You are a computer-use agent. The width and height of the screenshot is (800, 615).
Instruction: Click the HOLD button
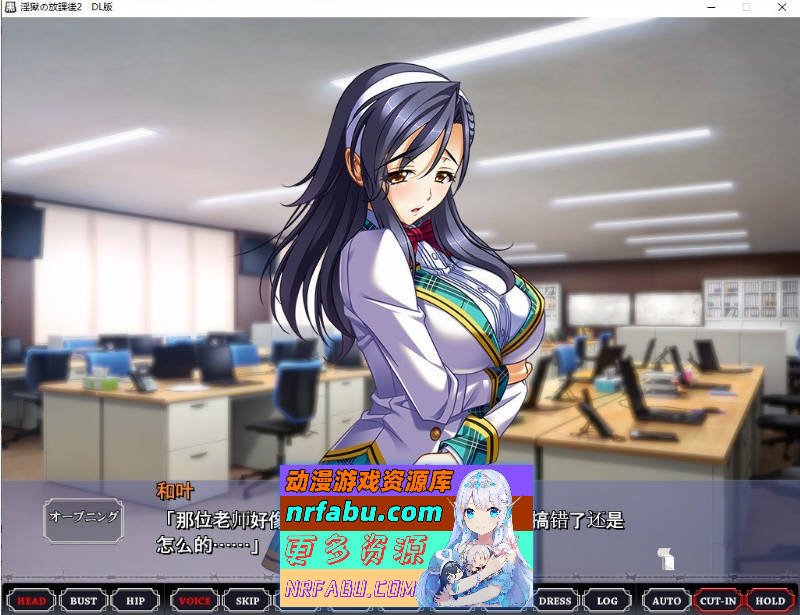point(770,601)
